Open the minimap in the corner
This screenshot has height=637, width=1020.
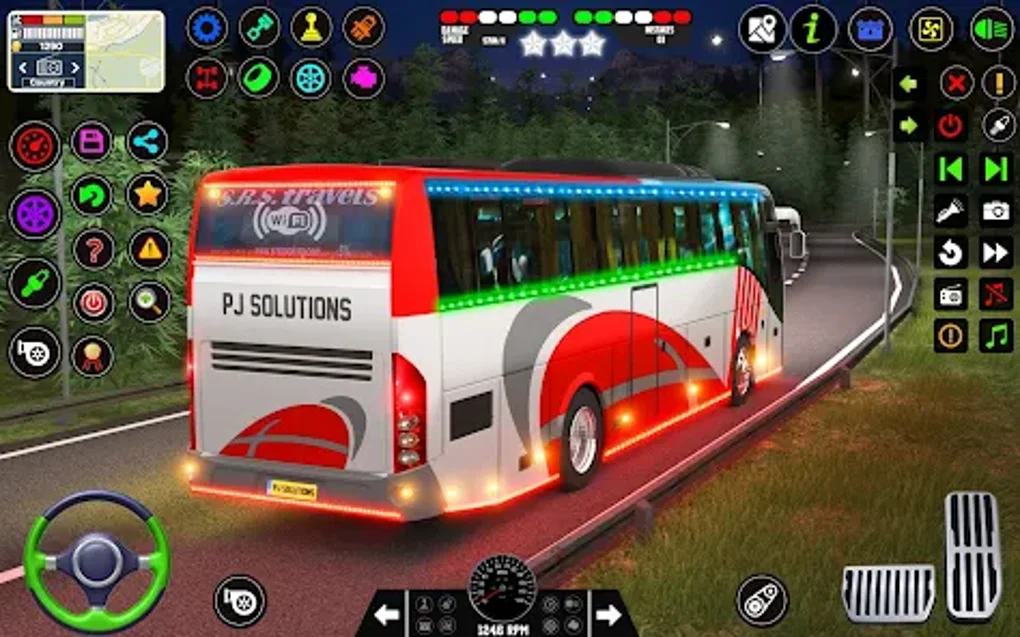click(x=86, y=51)
